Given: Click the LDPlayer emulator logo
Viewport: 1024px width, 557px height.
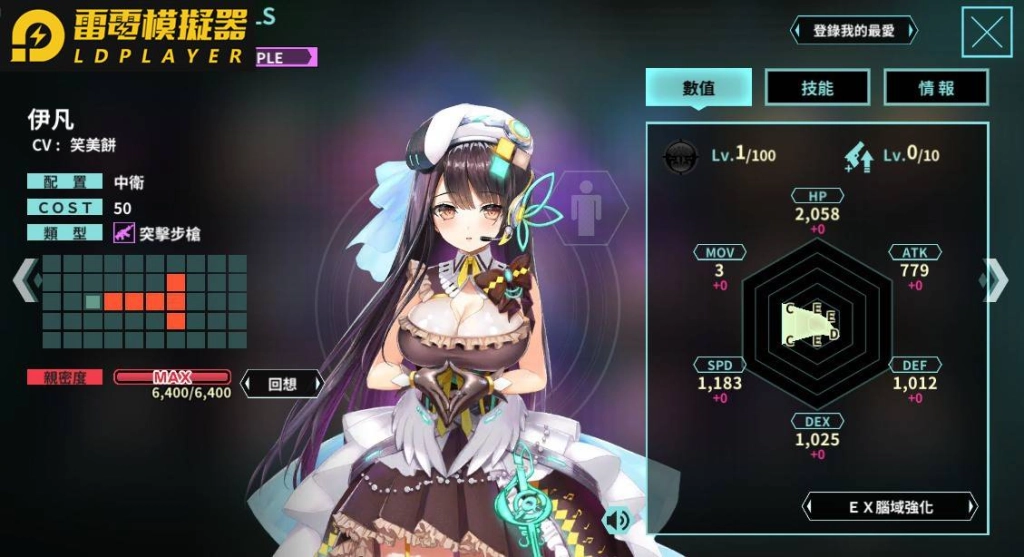Looking at the screenshot, I should 130,38.
